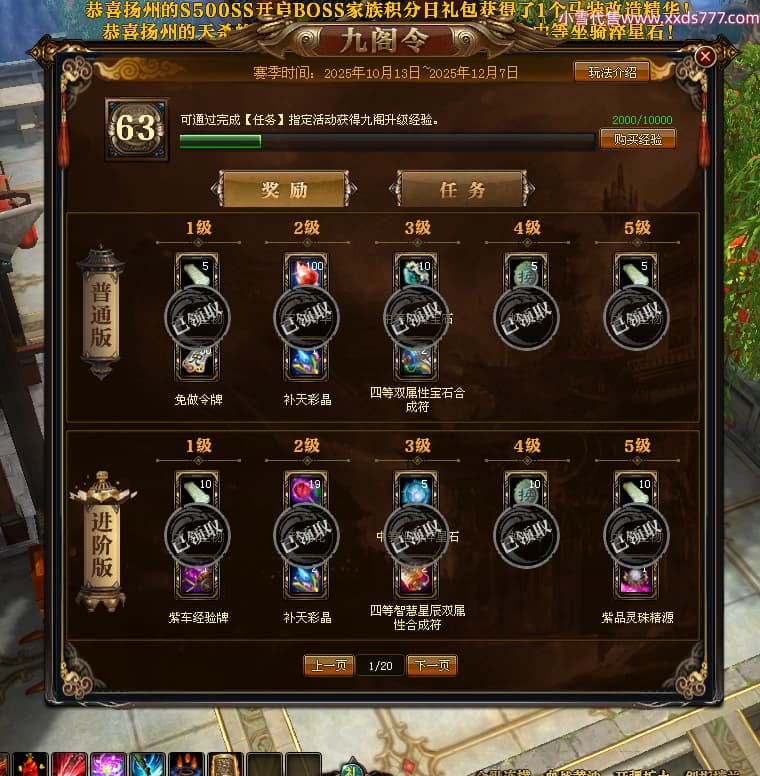Screen dimensions: 760x776
Task: Select the 补天彩晶 icon in 普通版 row
Action: pos(306,361)
